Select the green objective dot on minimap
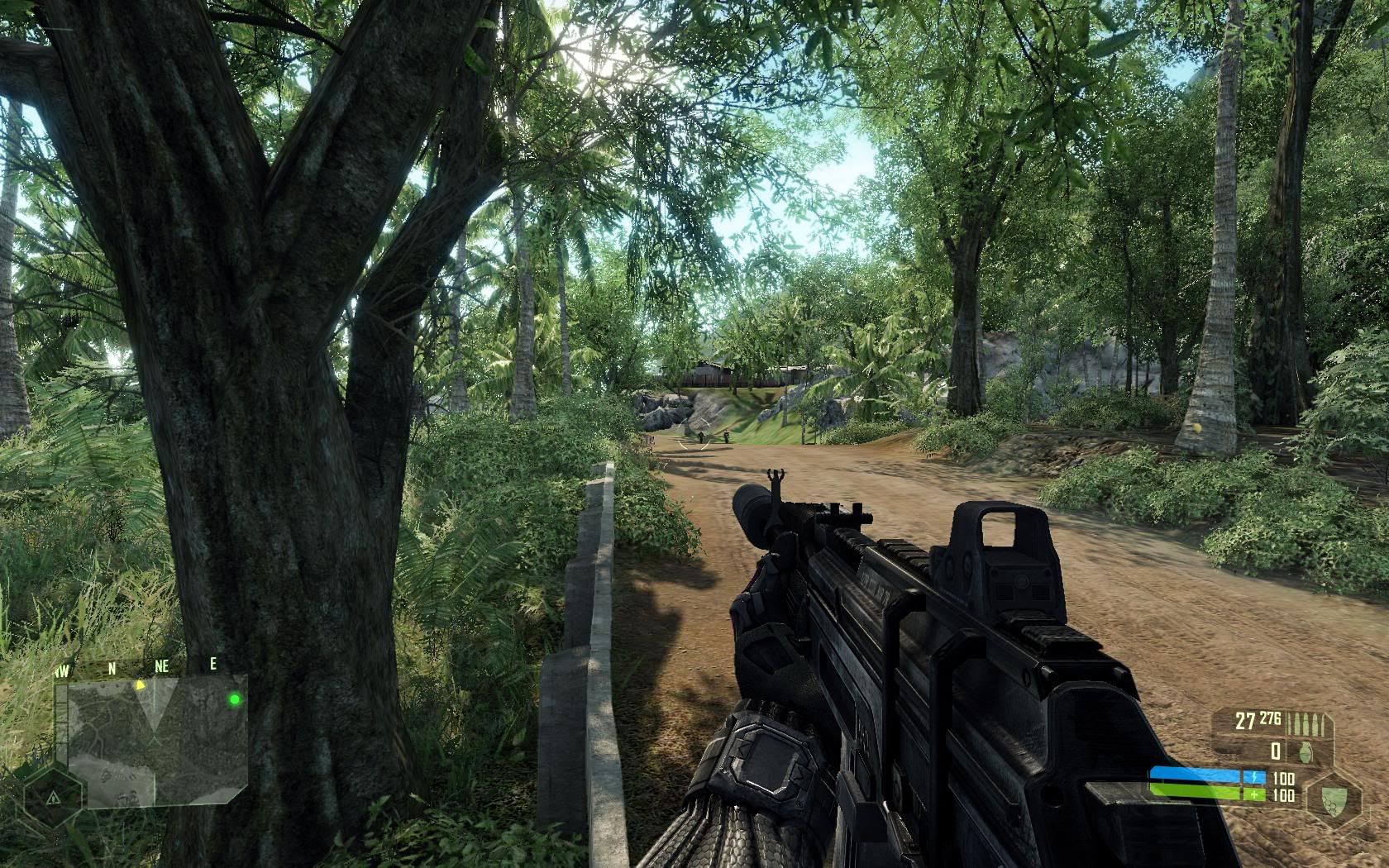Viewport: 1389px width, 868px height. click(x=235, y=700)
